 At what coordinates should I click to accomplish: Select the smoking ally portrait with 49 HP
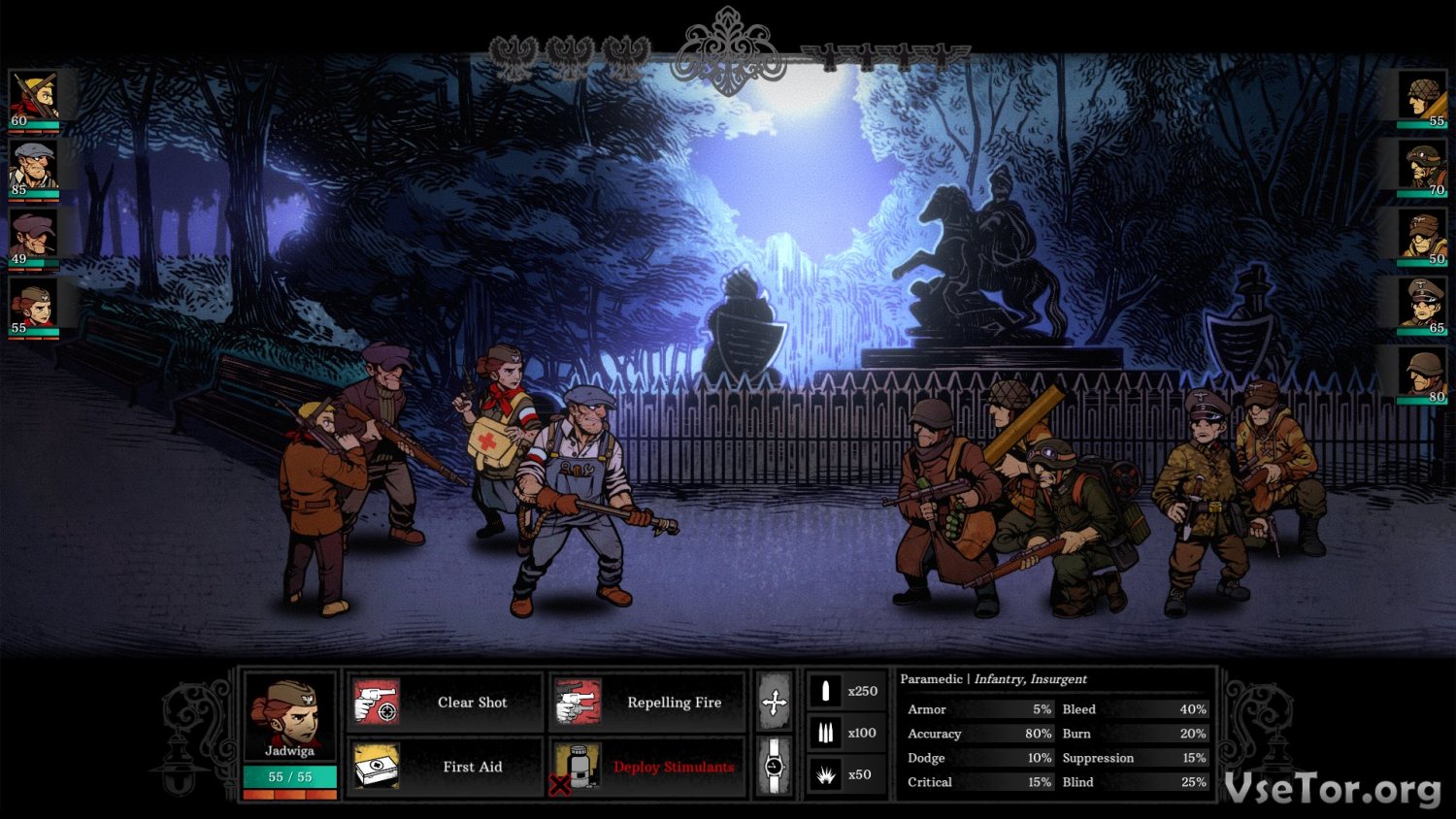[x=34, y=237]
